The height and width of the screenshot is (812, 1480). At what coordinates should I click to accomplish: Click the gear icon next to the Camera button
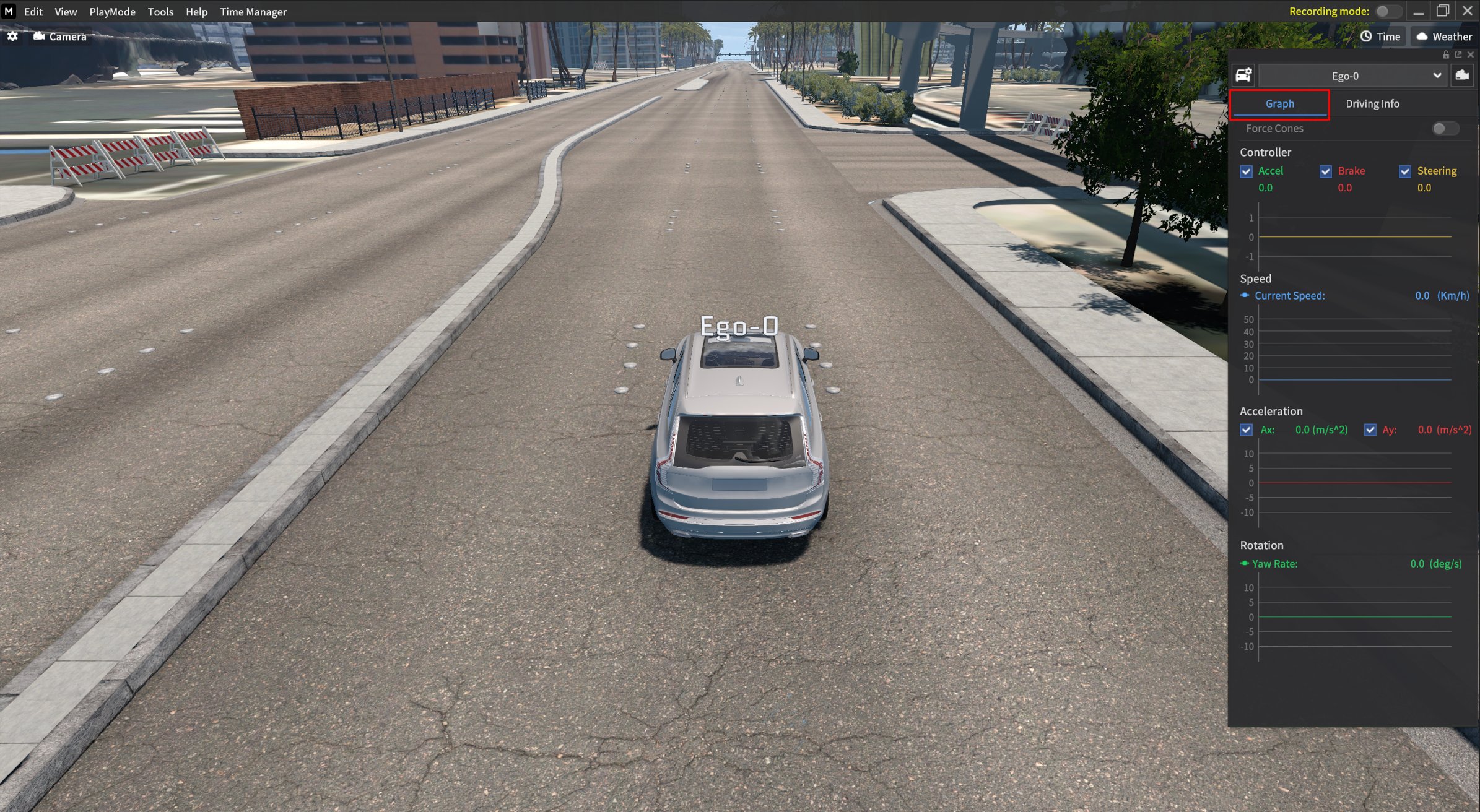tap(12, 36)
